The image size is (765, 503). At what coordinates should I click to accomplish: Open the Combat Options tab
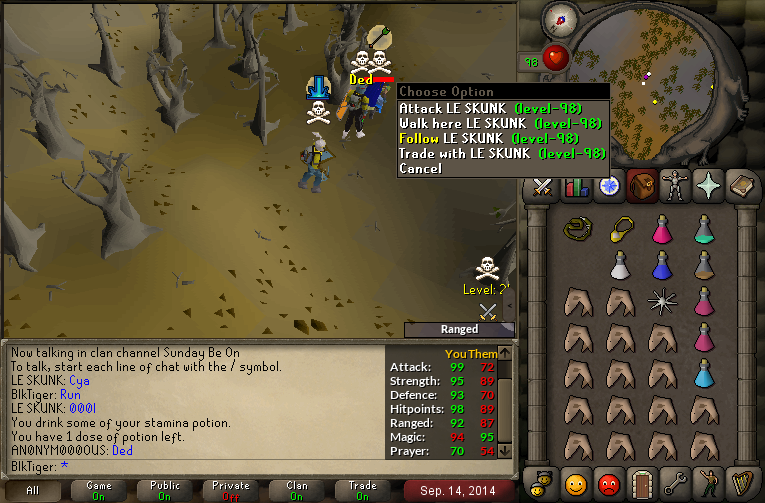point(542,186)
